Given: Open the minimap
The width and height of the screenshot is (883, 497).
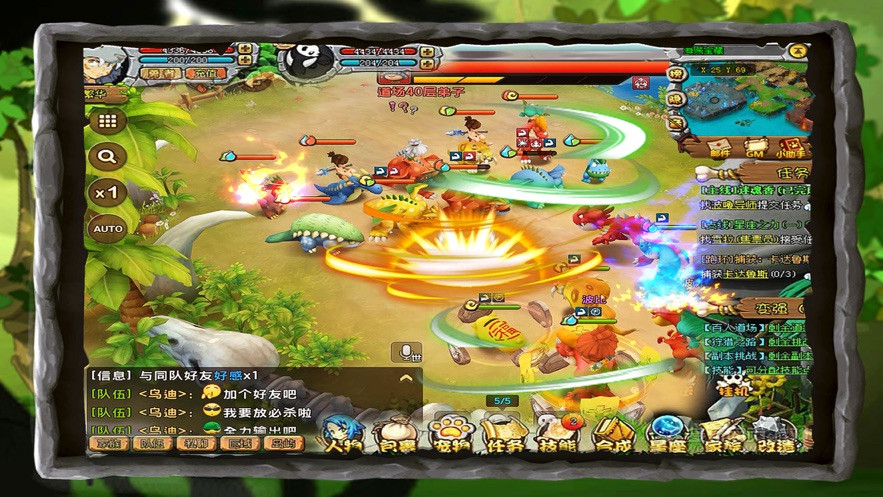Looking at the screenshot, I should click(744, 98).
